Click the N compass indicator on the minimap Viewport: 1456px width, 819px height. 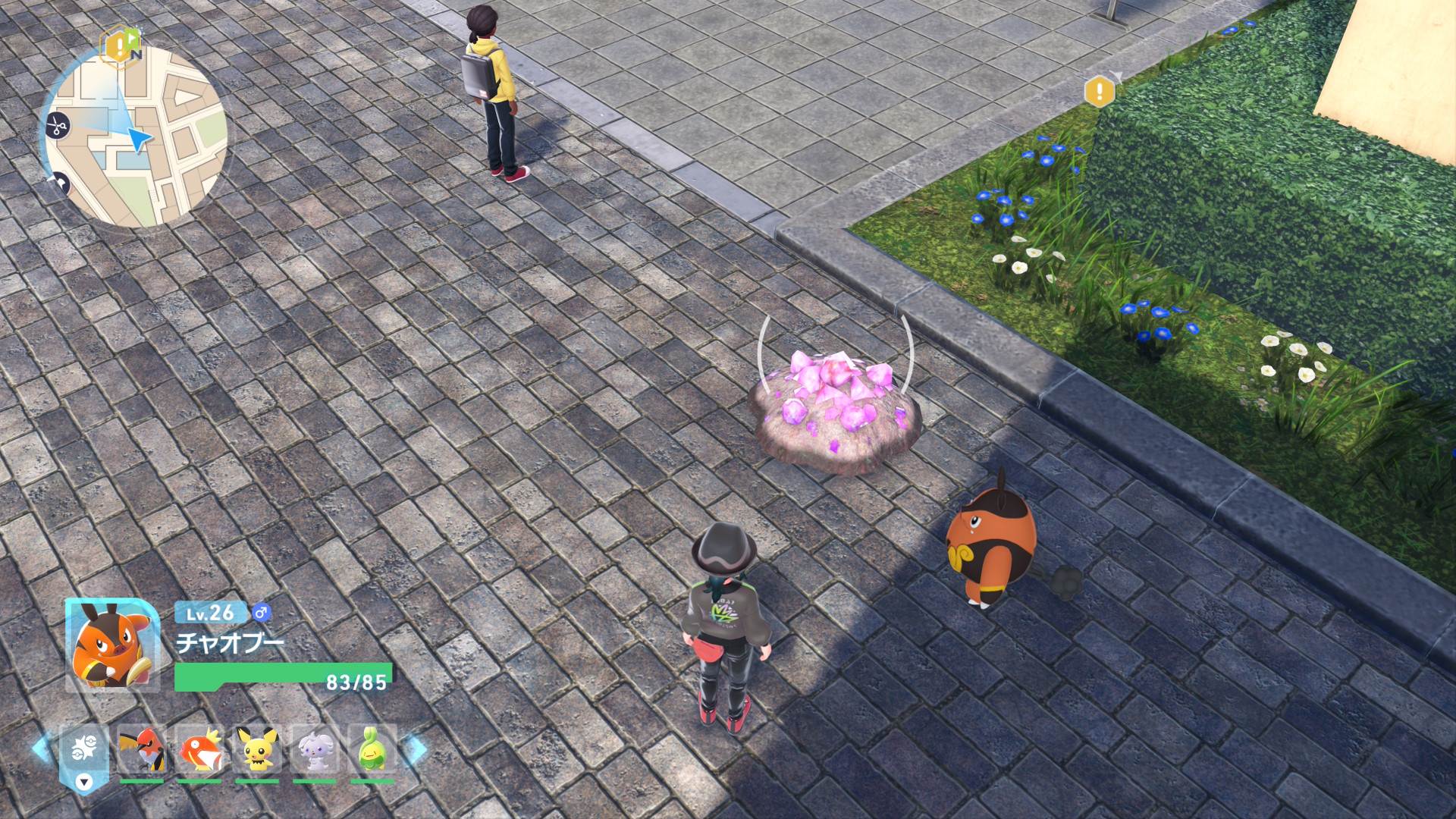pos(136,53)
